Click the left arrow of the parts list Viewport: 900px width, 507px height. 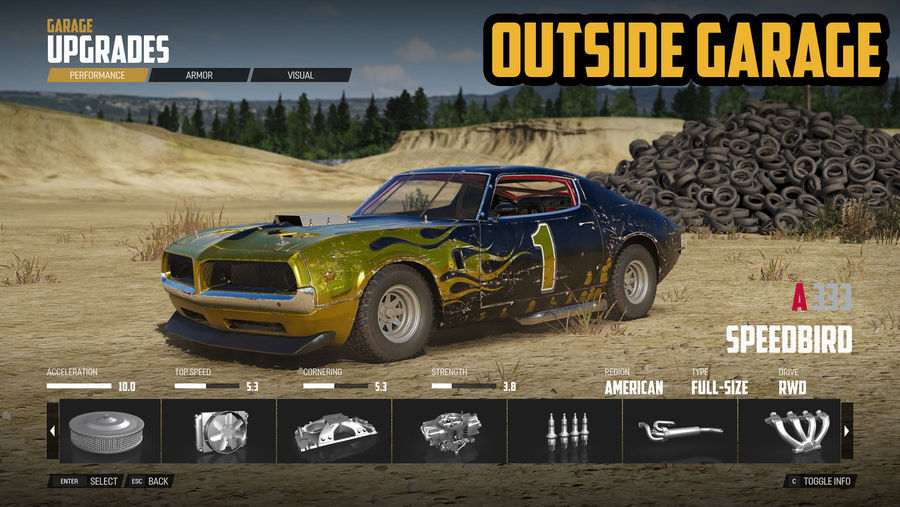coord(52,431)
